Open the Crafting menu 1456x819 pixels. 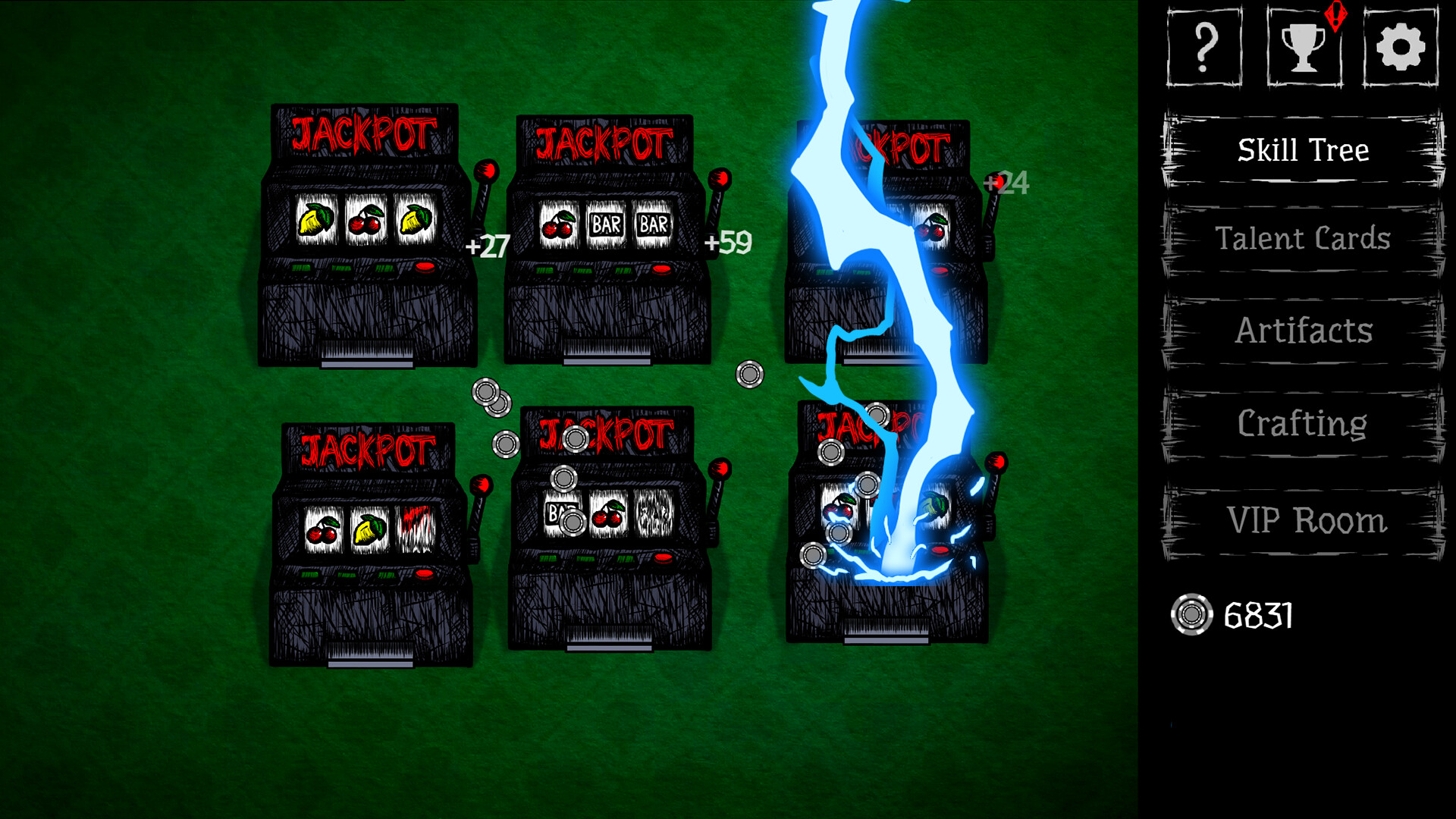click(1302, 425)
